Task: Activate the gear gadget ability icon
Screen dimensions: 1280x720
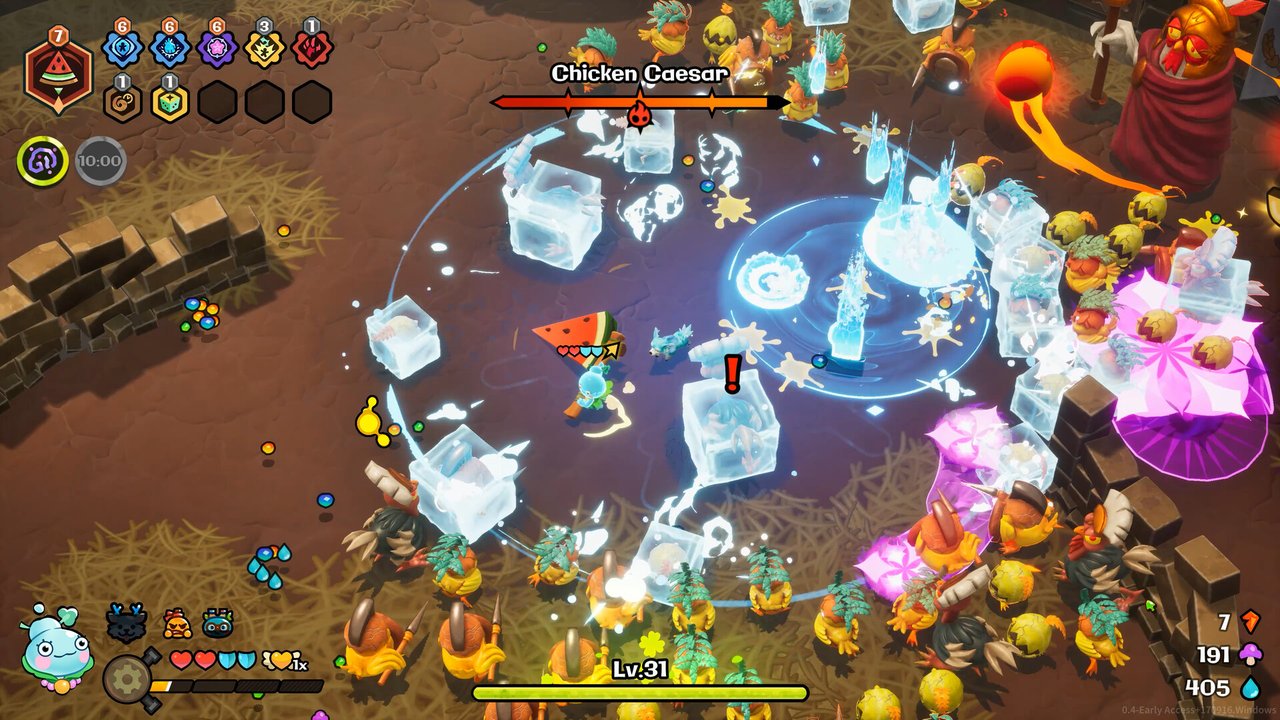Action: (x=126, y=679)
